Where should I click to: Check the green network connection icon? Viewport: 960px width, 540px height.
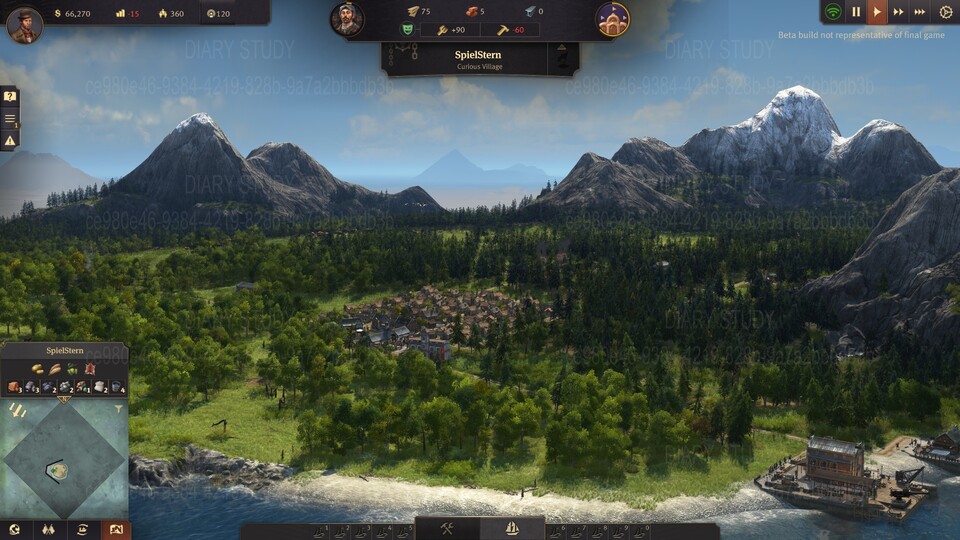(832, 12)
